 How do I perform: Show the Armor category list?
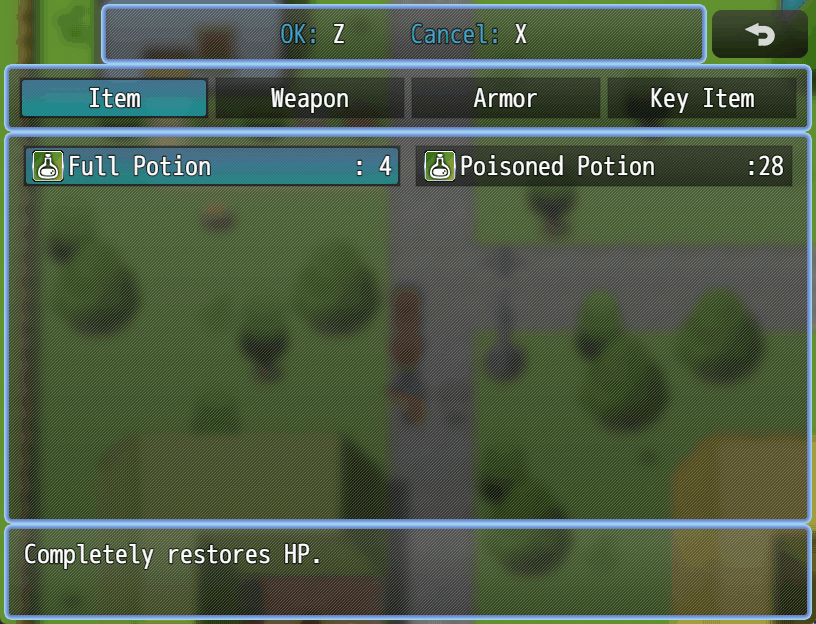(505, 99)
